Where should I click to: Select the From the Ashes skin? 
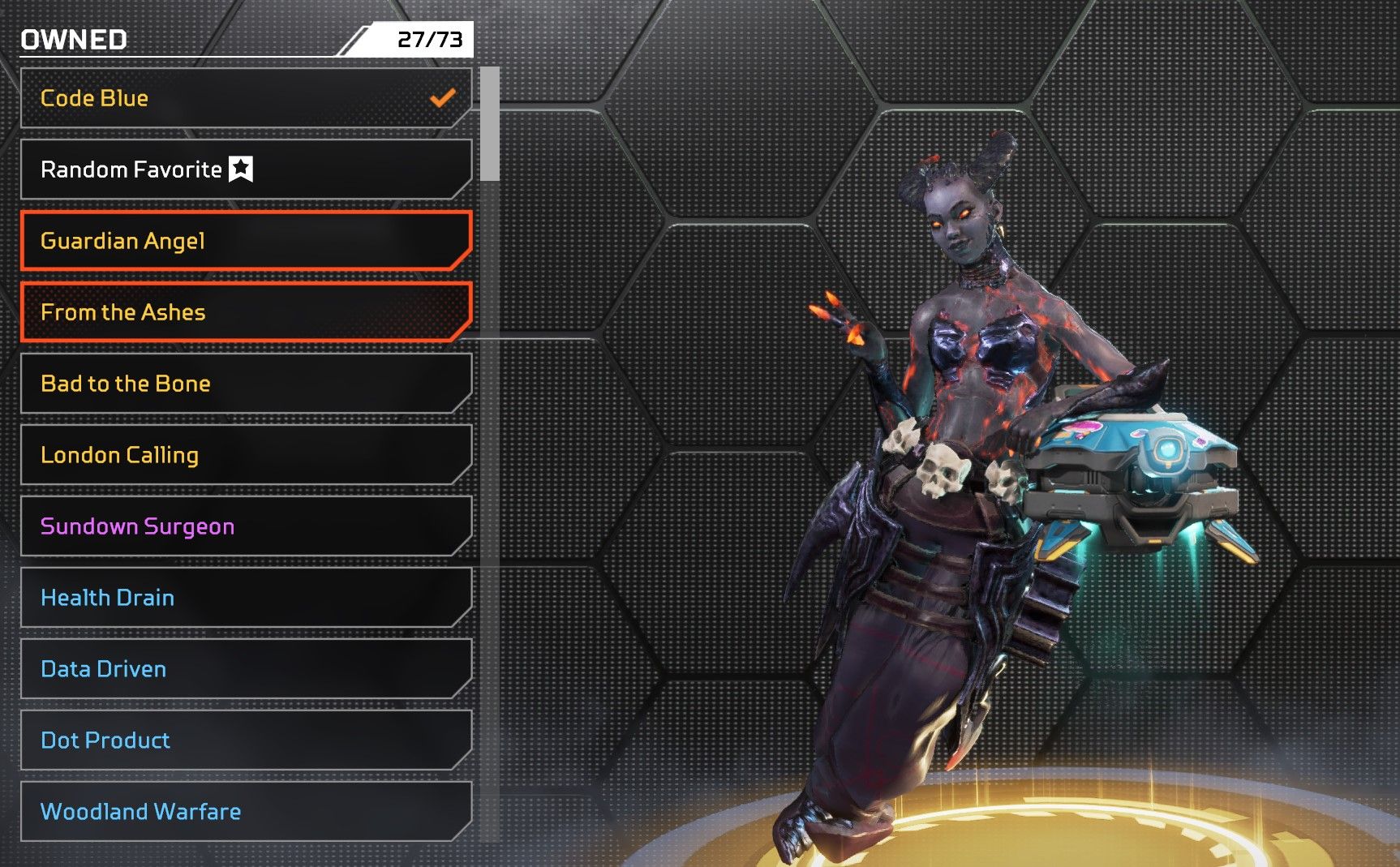(x=245, y=312)
